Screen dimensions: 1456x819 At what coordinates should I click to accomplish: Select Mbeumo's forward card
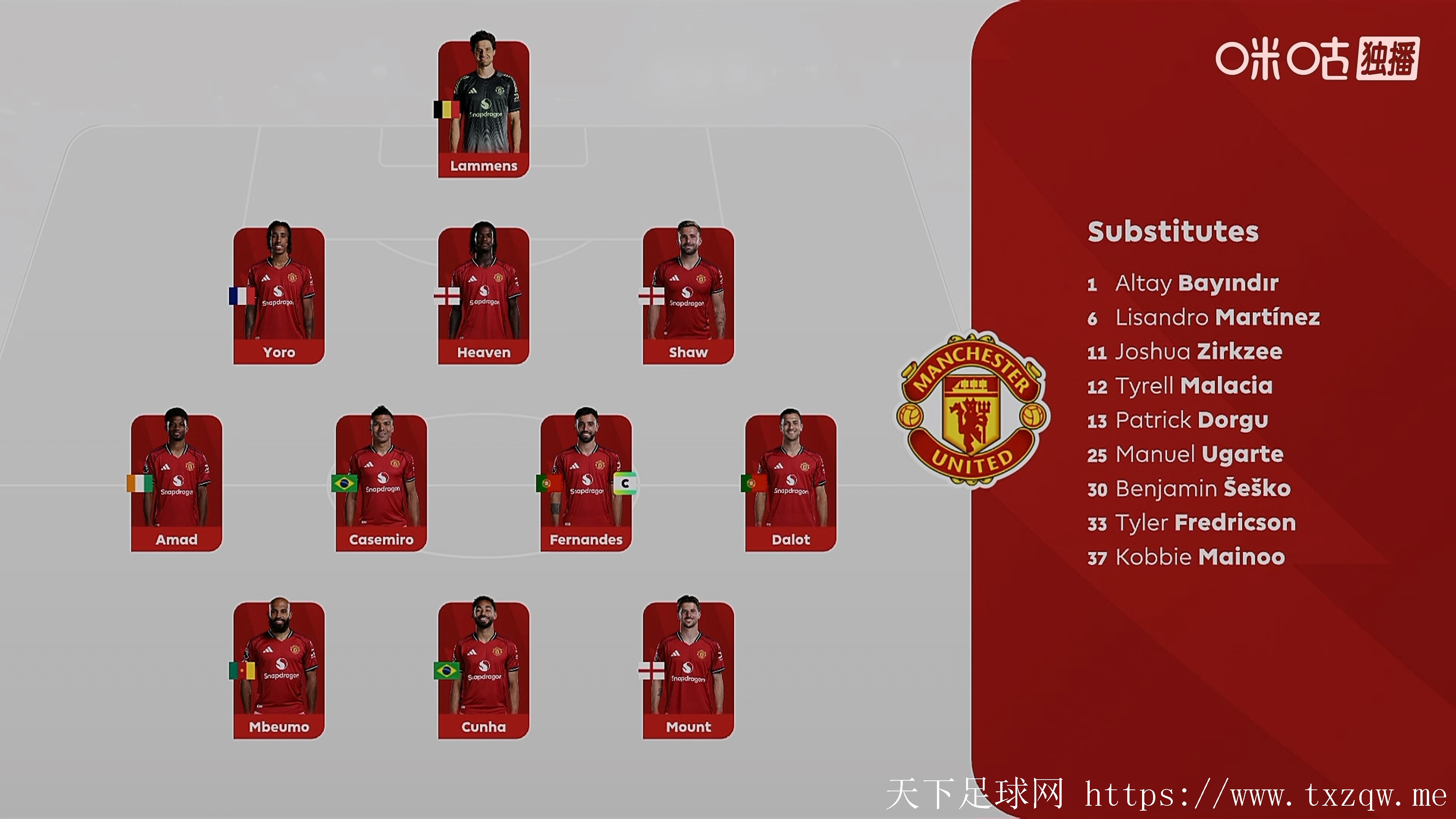[279, 670]
